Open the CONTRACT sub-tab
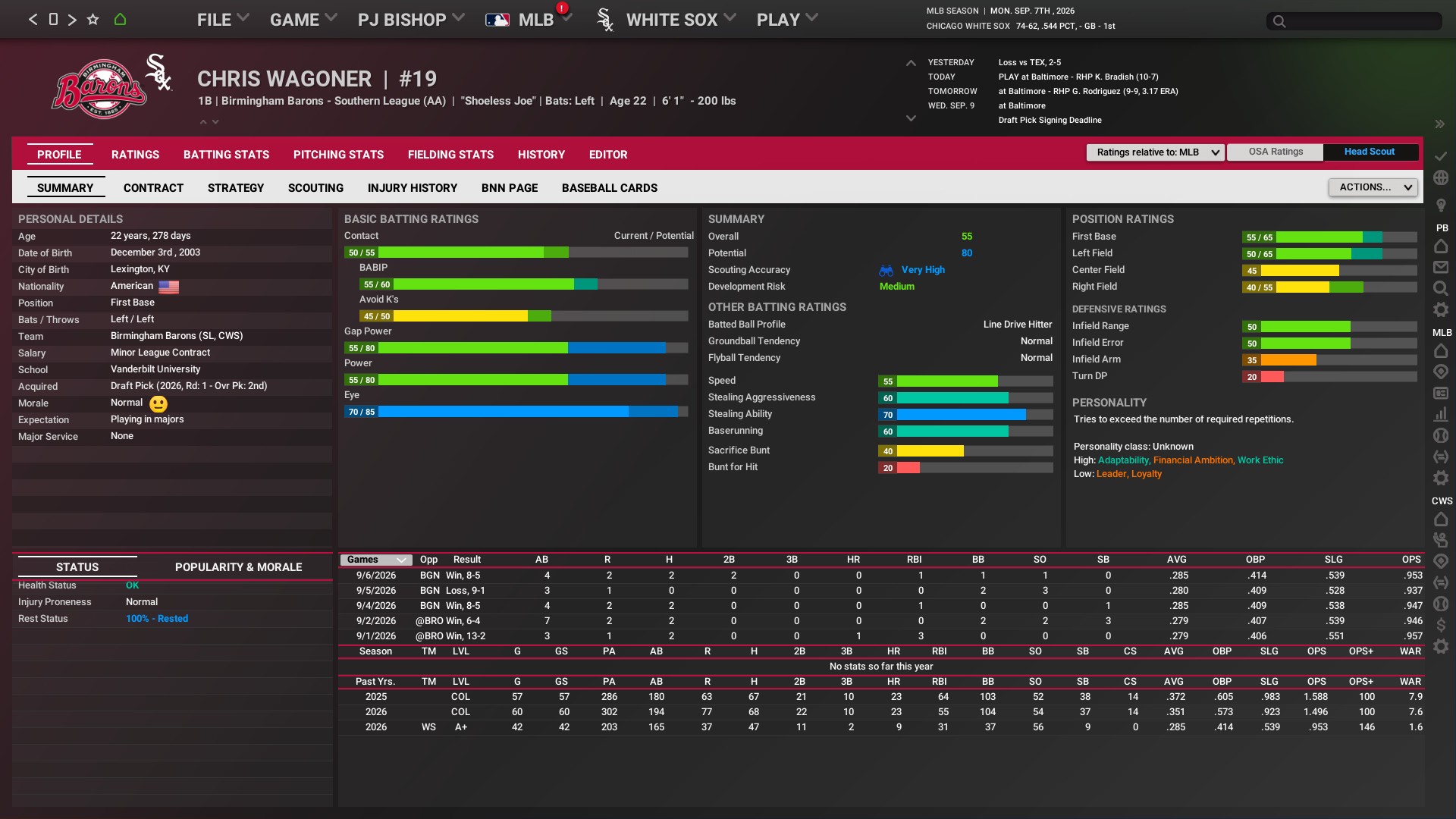 click(x=153, y=188)
